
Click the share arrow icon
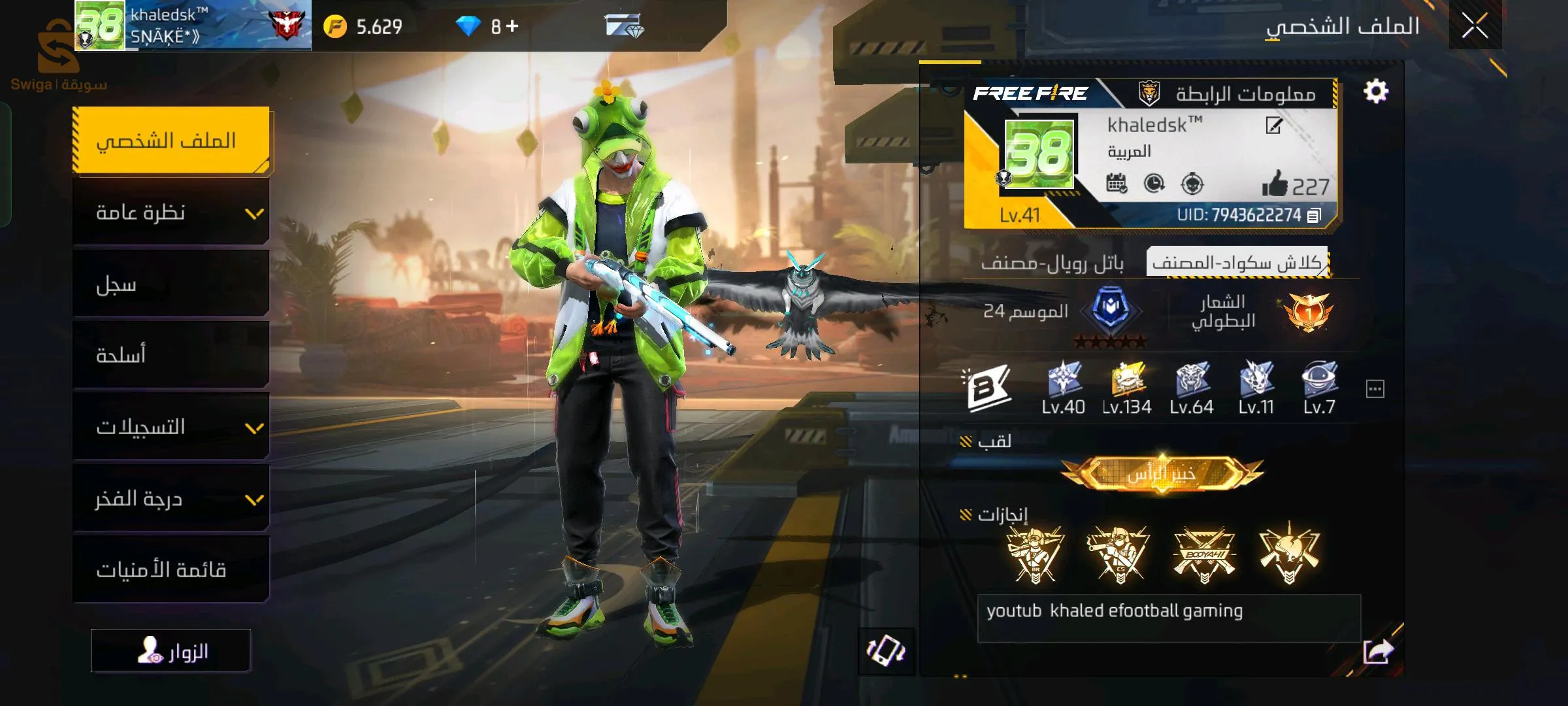[x=1378, y=651]
